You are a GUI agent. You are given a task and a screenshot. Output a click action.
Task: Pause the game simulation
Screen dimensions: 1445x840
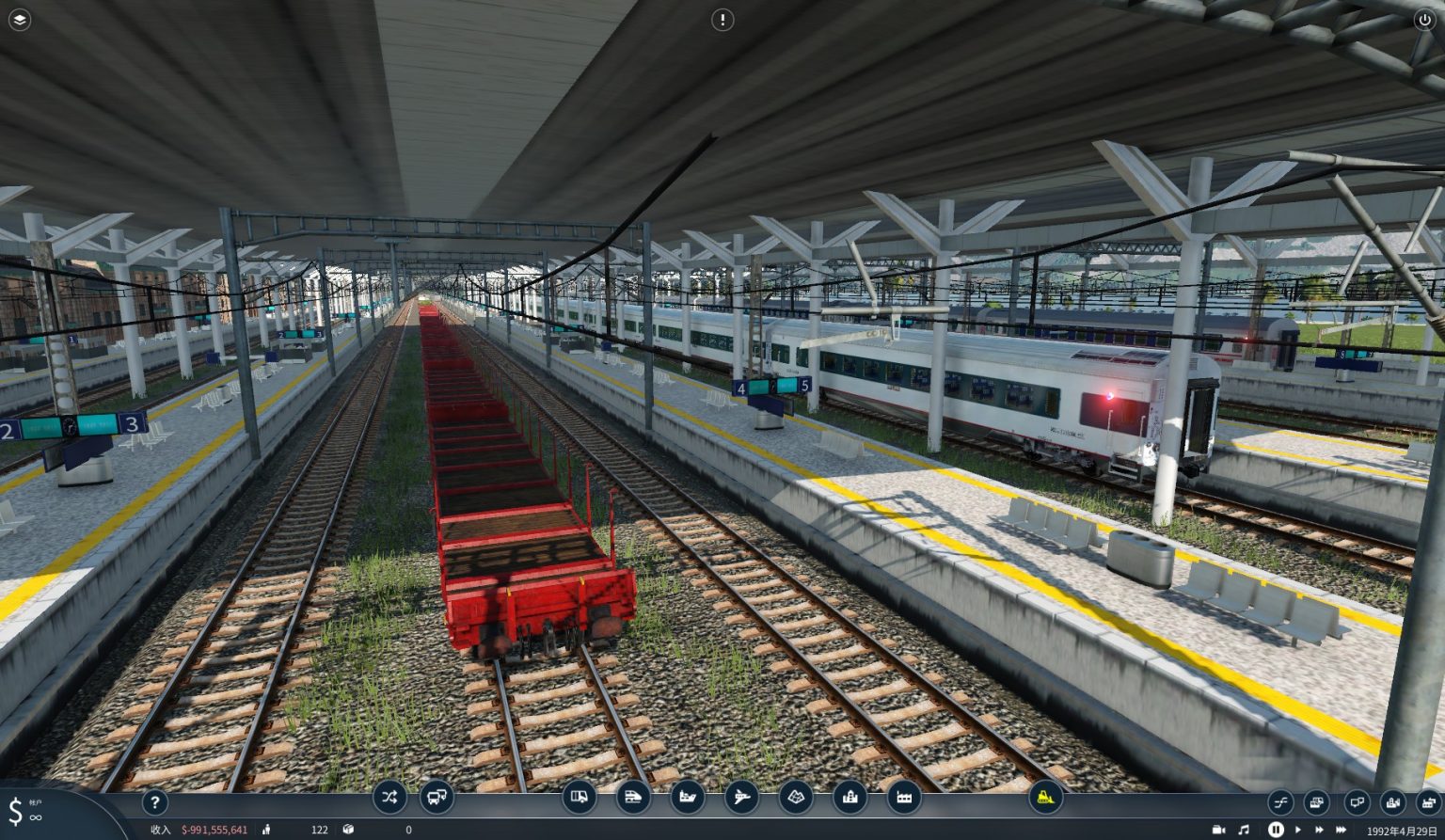point(1277,830)
